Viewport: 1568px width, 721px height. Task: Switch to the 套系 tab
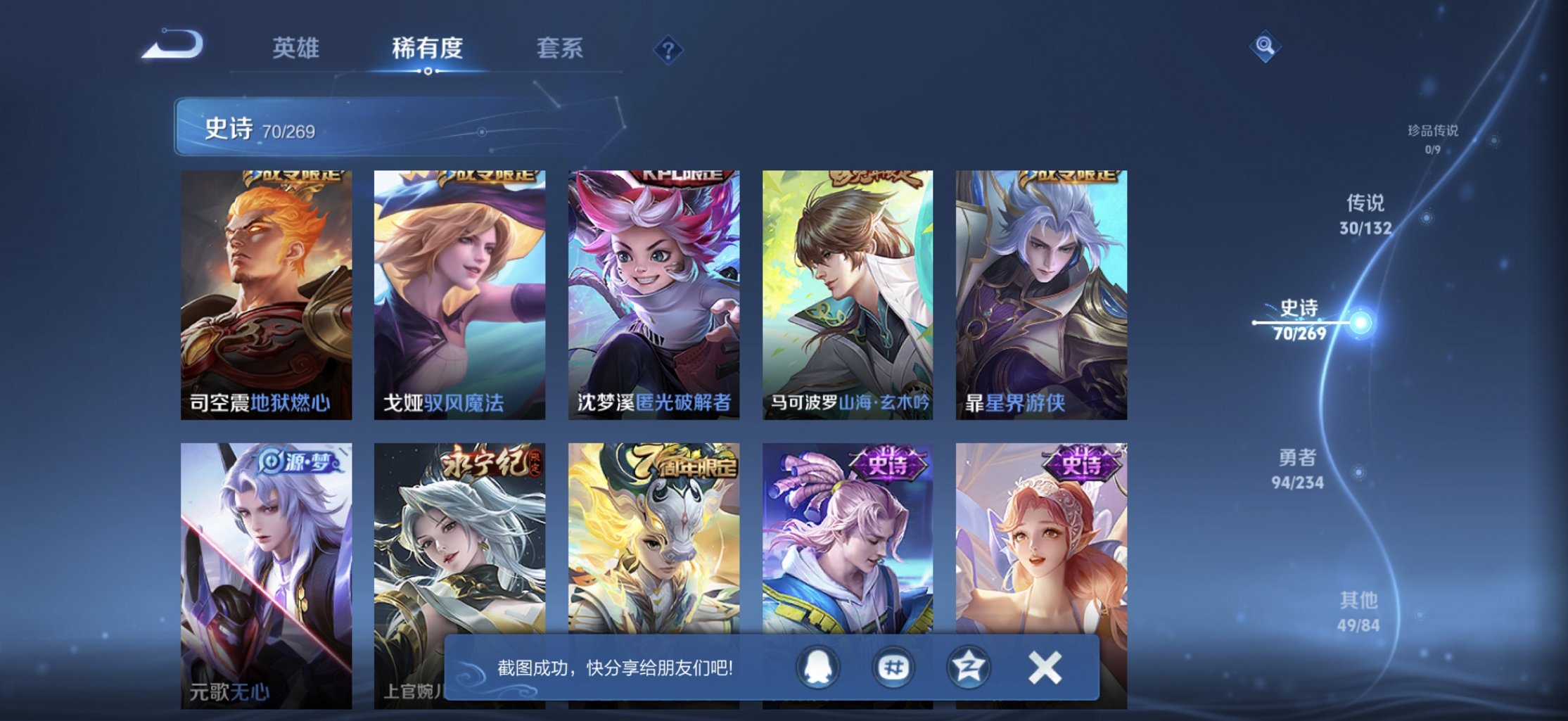560,48
